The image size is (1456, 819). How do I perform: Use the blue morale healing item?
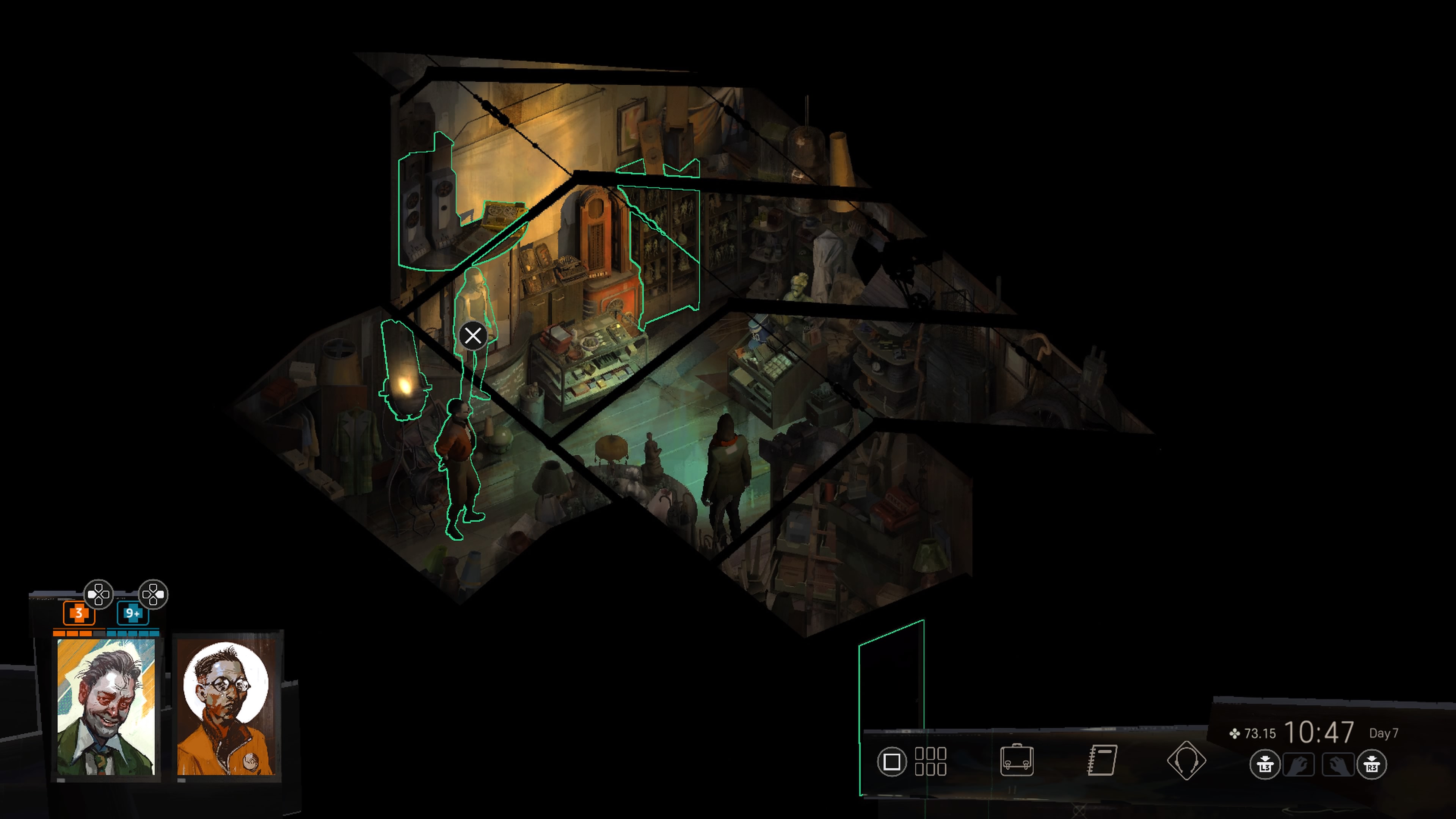pos(132,613)
